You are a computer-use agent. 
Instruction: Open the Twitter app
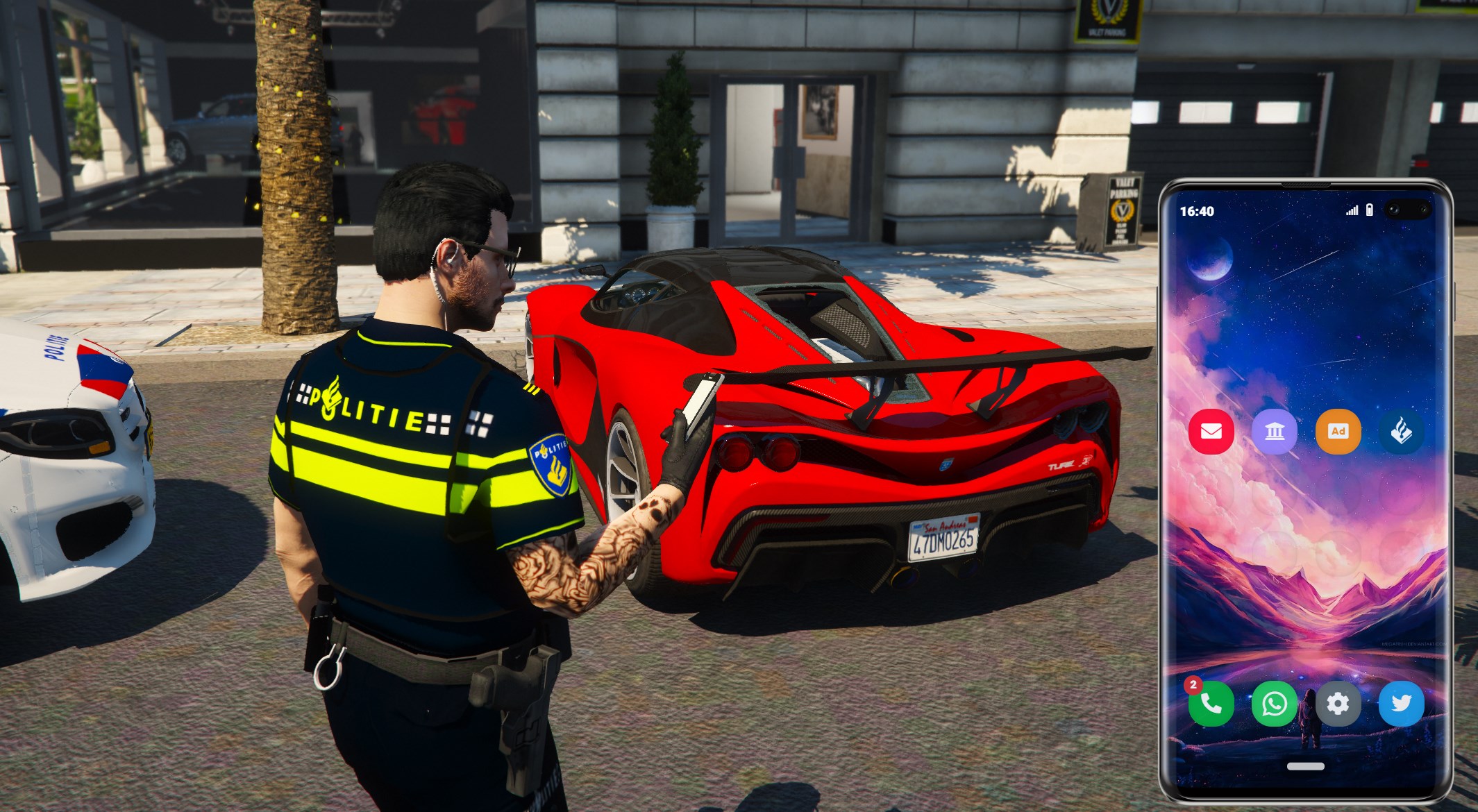tap(1401, 704)
